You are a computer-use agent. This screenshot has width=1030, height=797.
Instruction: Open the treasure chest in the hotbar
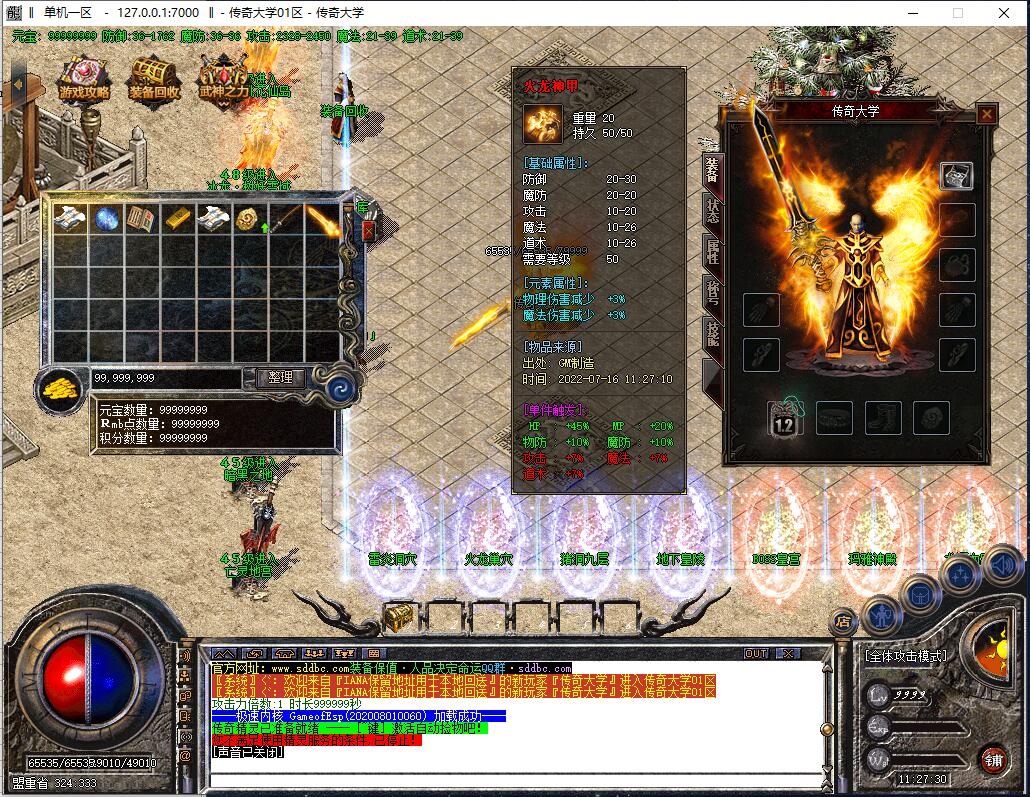[399, 617]
